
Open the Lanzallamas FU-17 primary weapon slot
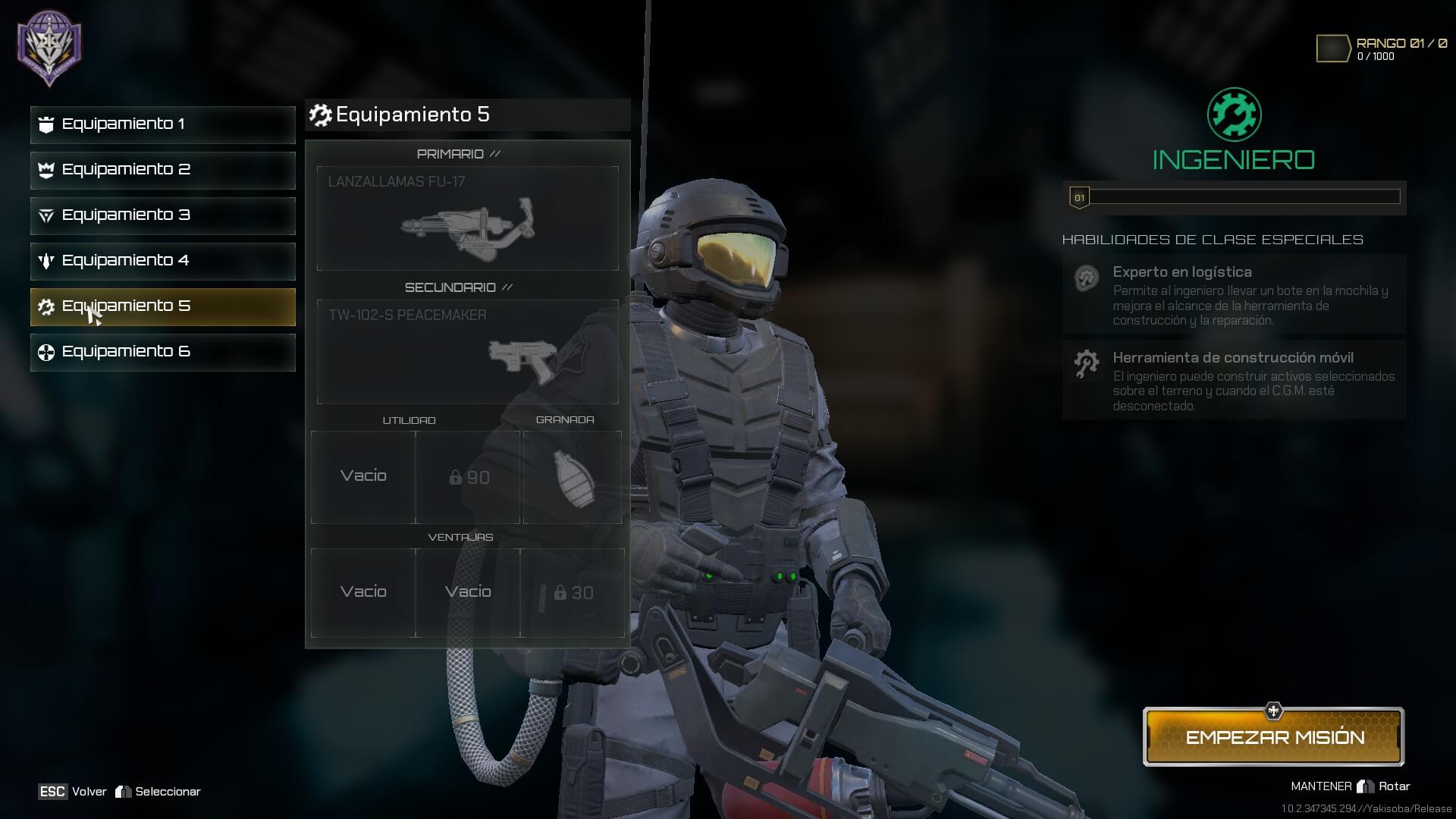(467, 218)
